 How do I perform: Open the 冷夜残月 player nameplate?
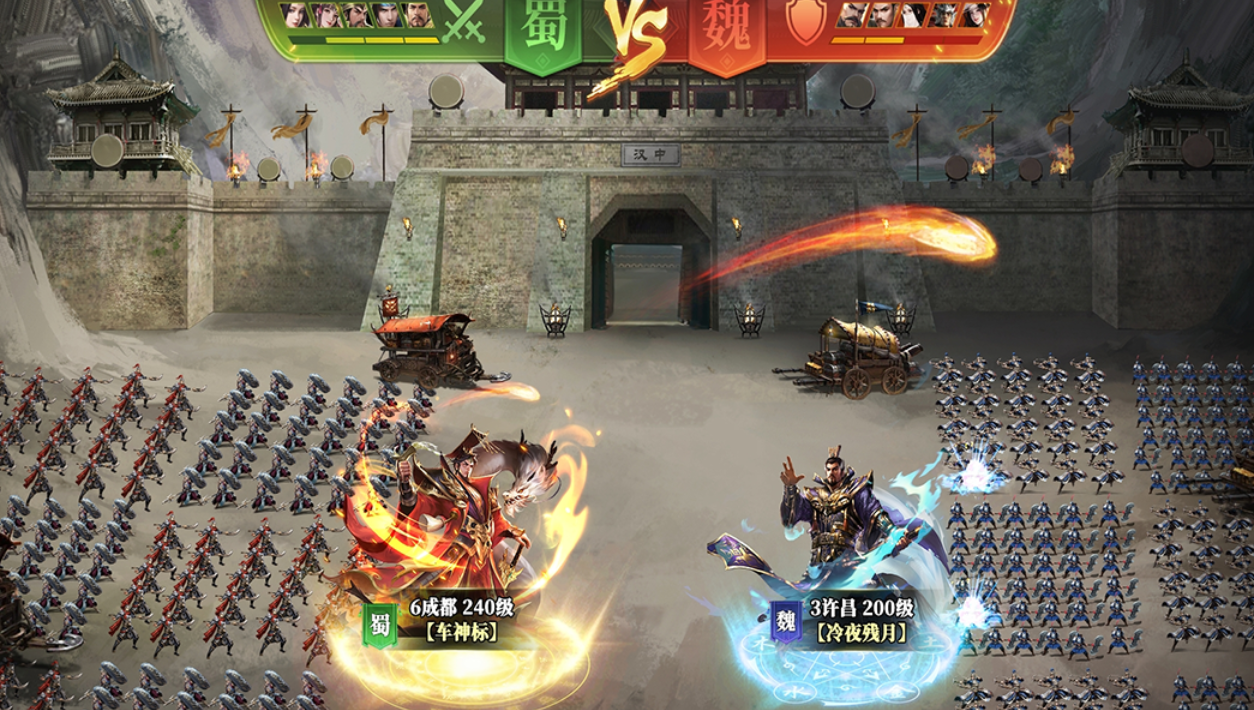pyautogui.click(x=860, y=620)
